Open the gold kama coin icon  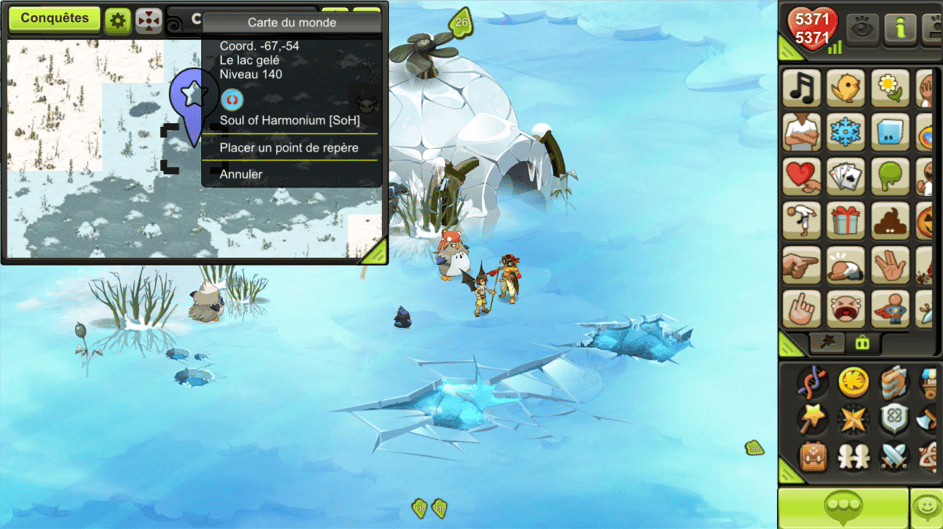click(853, 381)
